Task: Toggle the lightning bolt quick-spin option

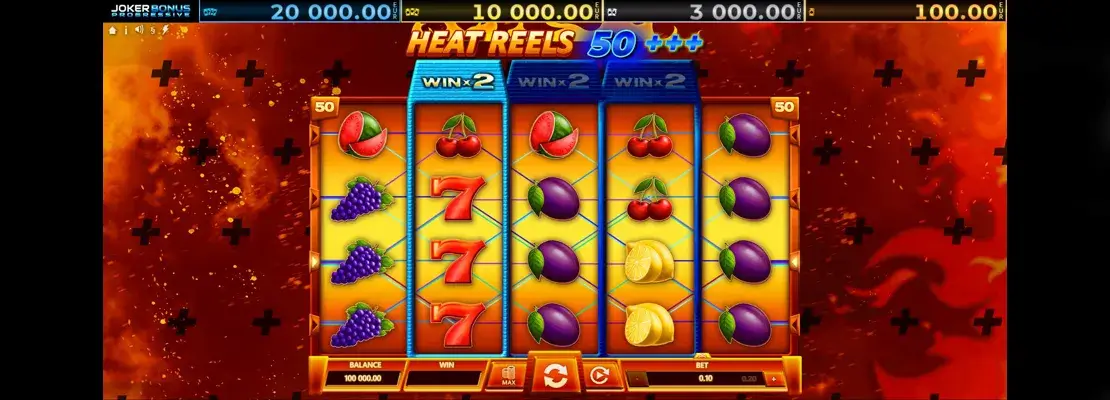Action: pos(164,30)
